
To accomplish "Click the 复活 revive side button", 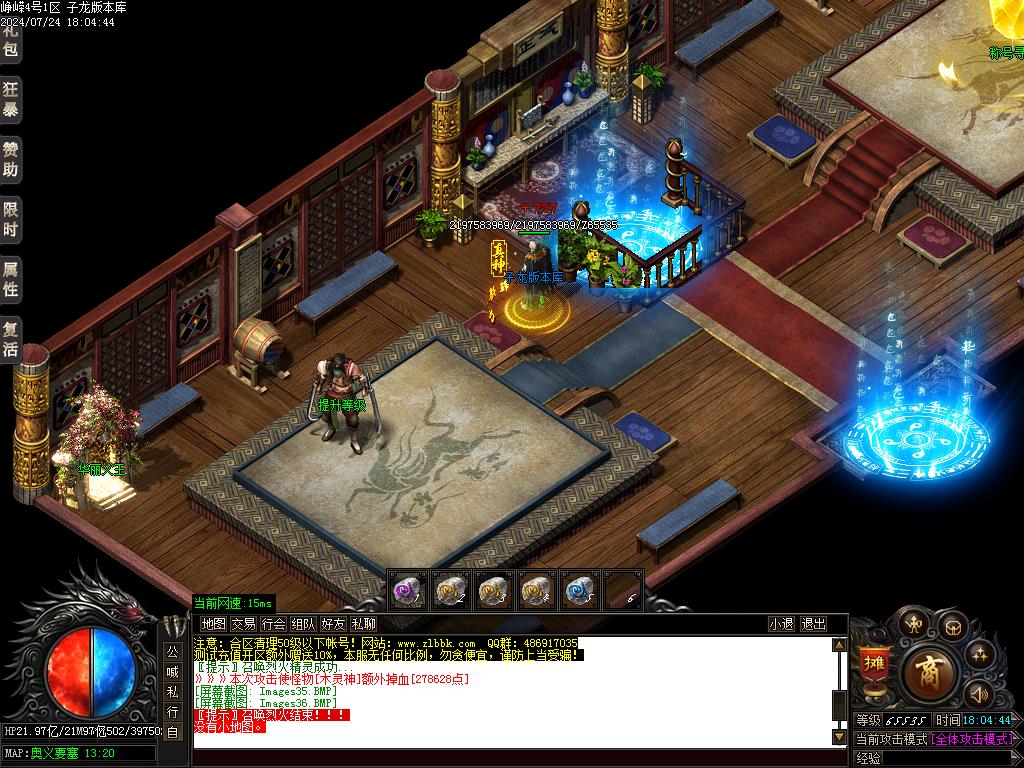I will (x=10, y=340).
